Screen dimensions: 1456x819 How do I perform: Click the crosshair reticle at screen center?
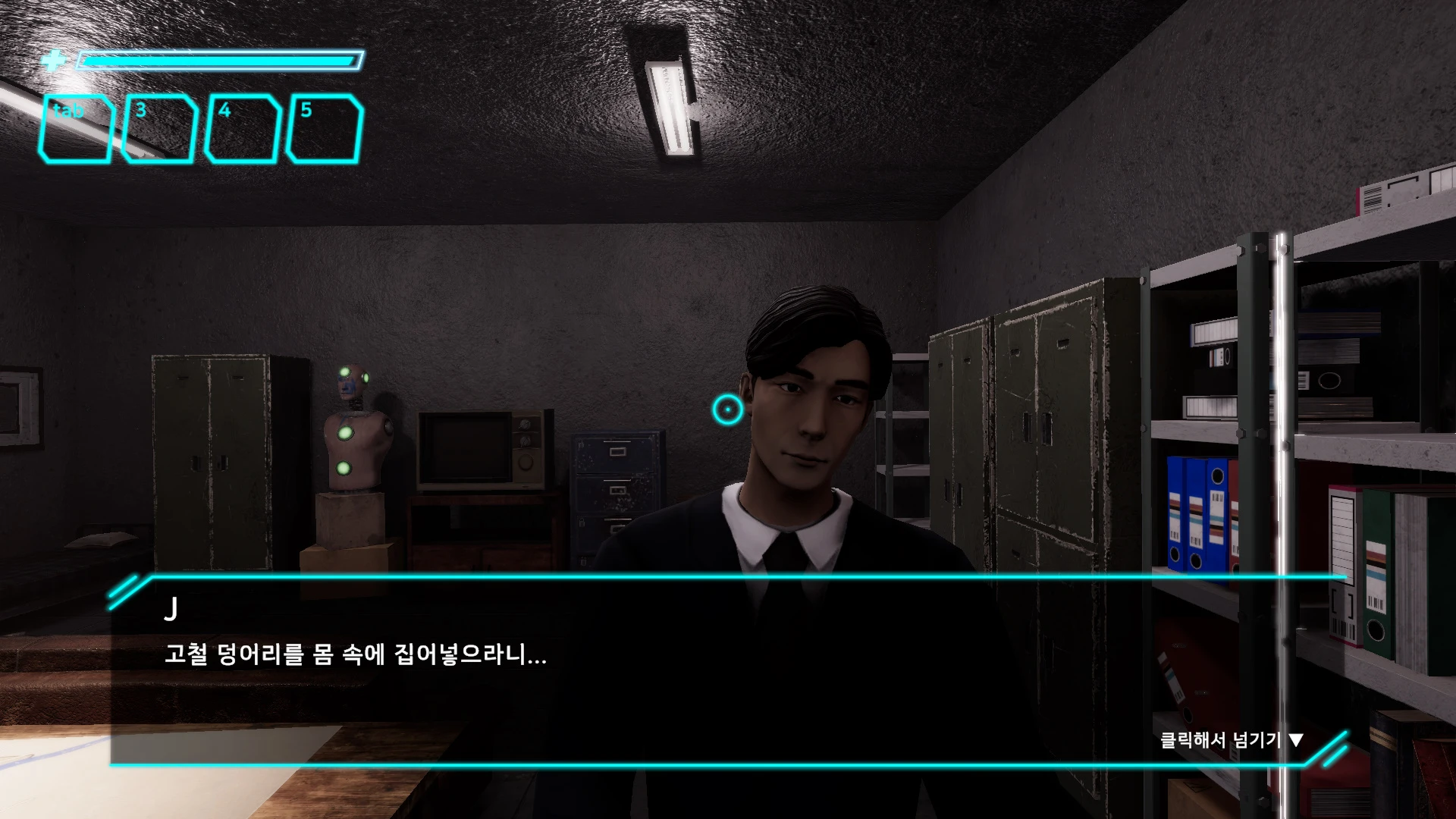[x=727, y=409]
